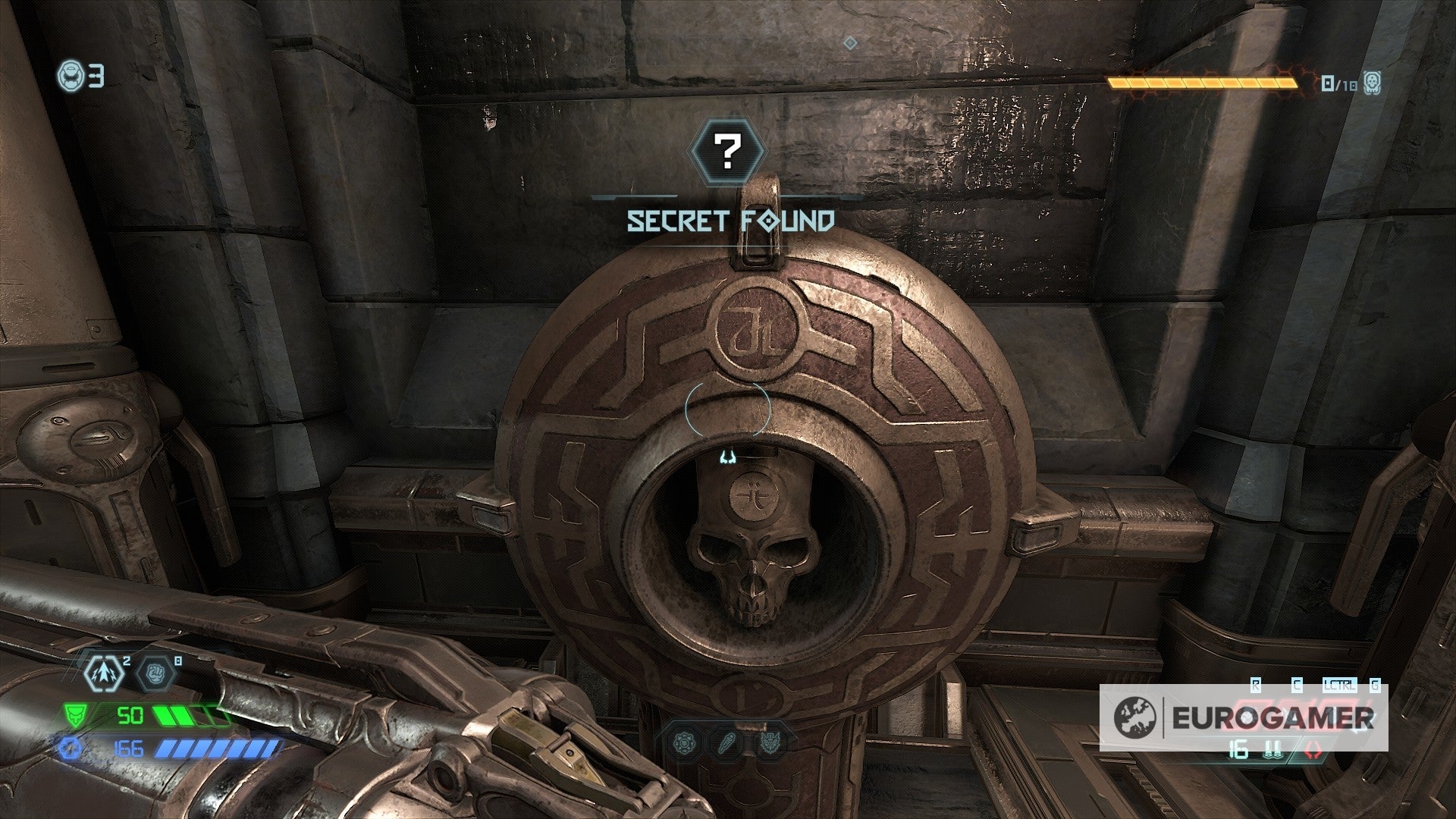The image size is (1456, 819).
Task: Choose the dagger-shaped rune slot
Action: (x=726, y=743)
